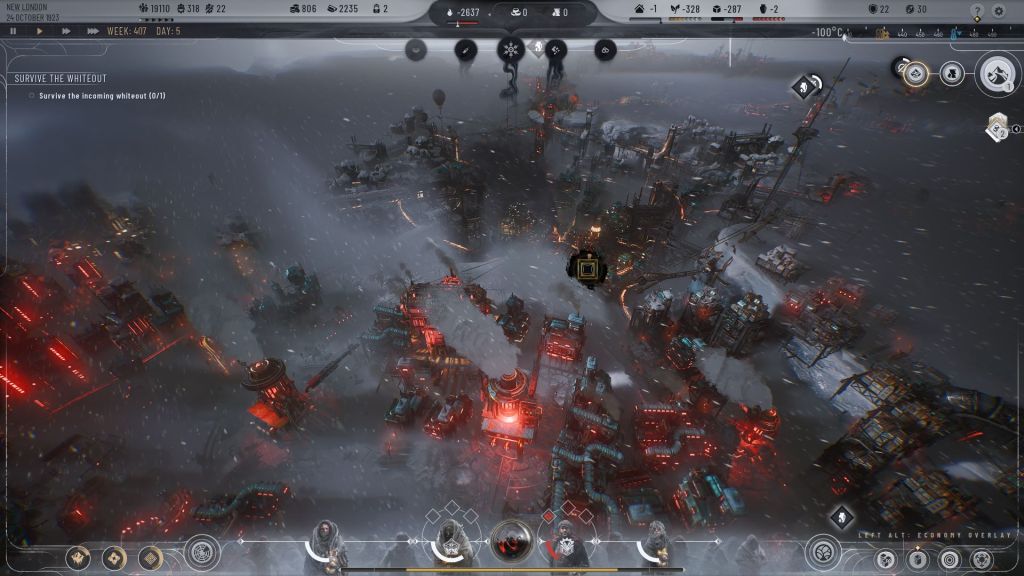Open the settings gear menu

click(x=998, y=11)
